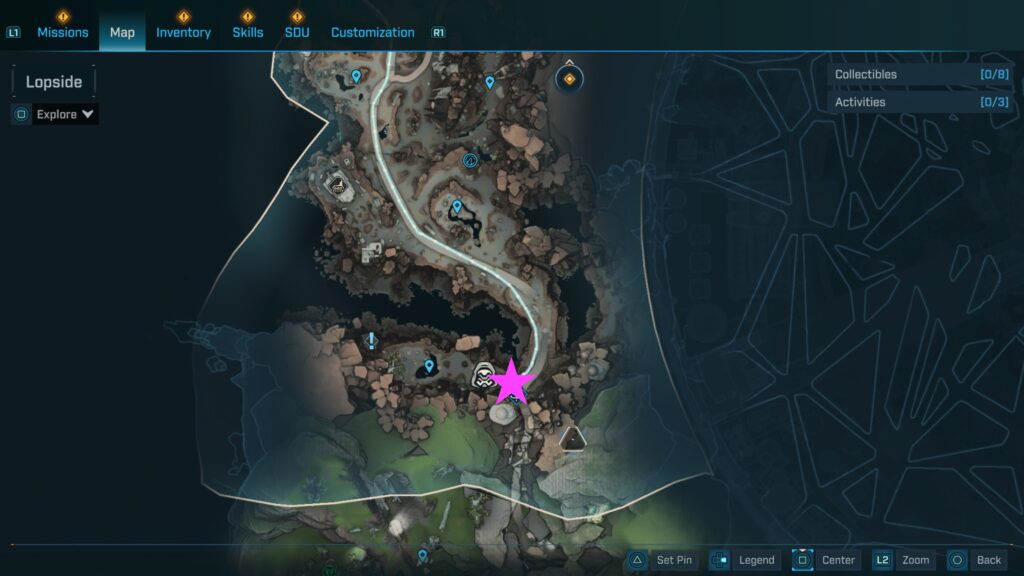Select the orange diamond mission marker
This screenshot has width=1024, height=576.
[570, 78]
